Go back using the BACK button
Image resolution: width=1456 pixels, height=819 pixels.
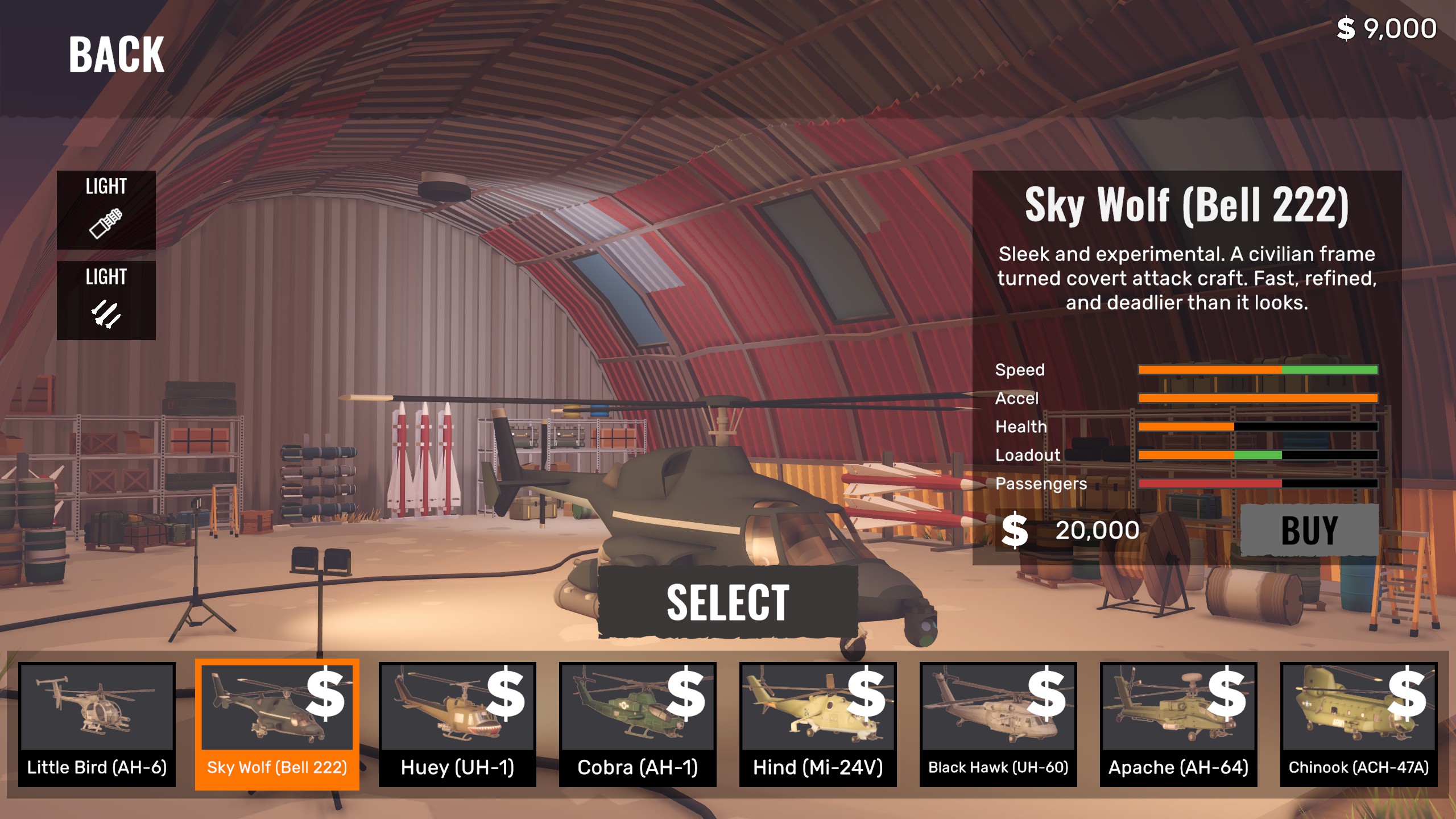coord(117,55)
